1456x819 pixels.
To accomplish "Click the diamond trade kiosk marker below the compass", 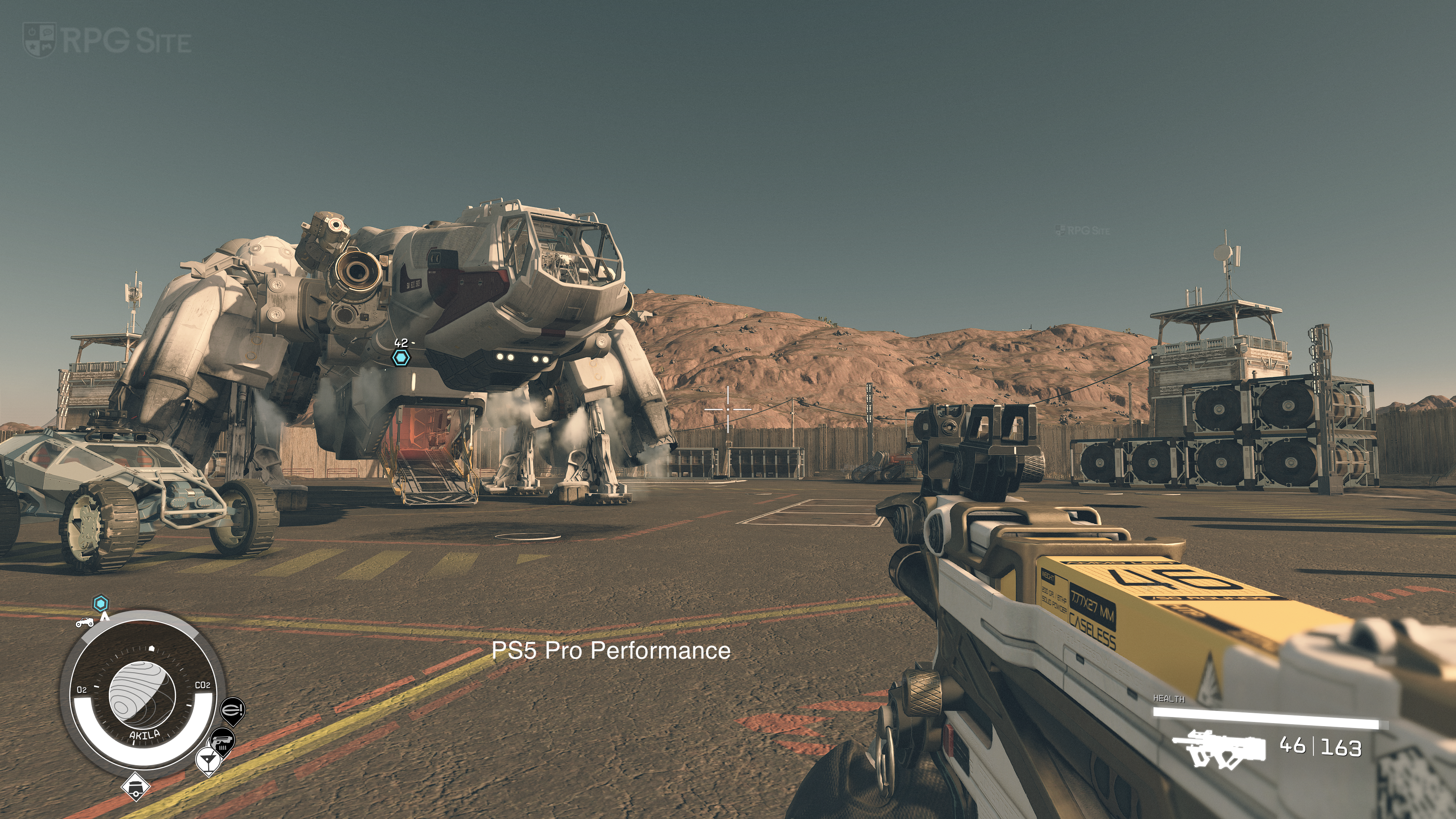I will coord(135,786).
